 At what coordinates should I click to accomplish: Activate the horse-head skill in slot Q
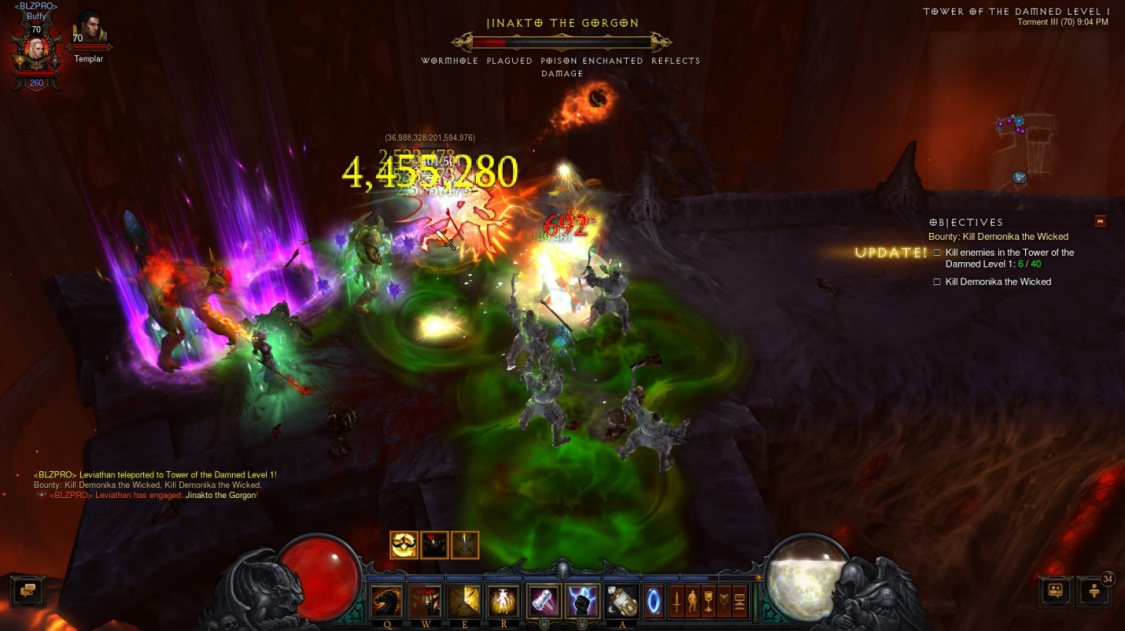tap(387, 601)
